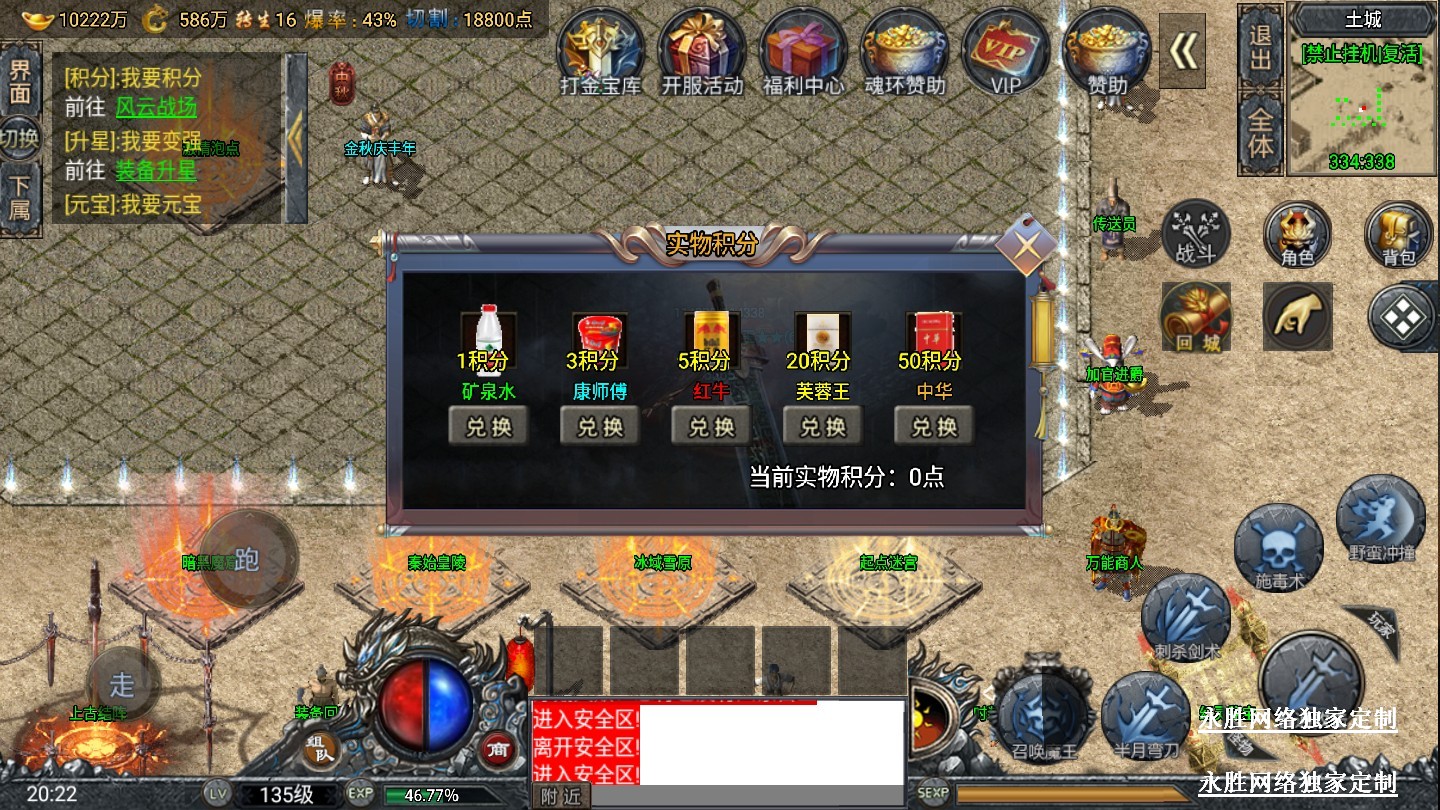Tap the 退出 exit button
The image size is (1440, 810).
(x=1260, y=48)
